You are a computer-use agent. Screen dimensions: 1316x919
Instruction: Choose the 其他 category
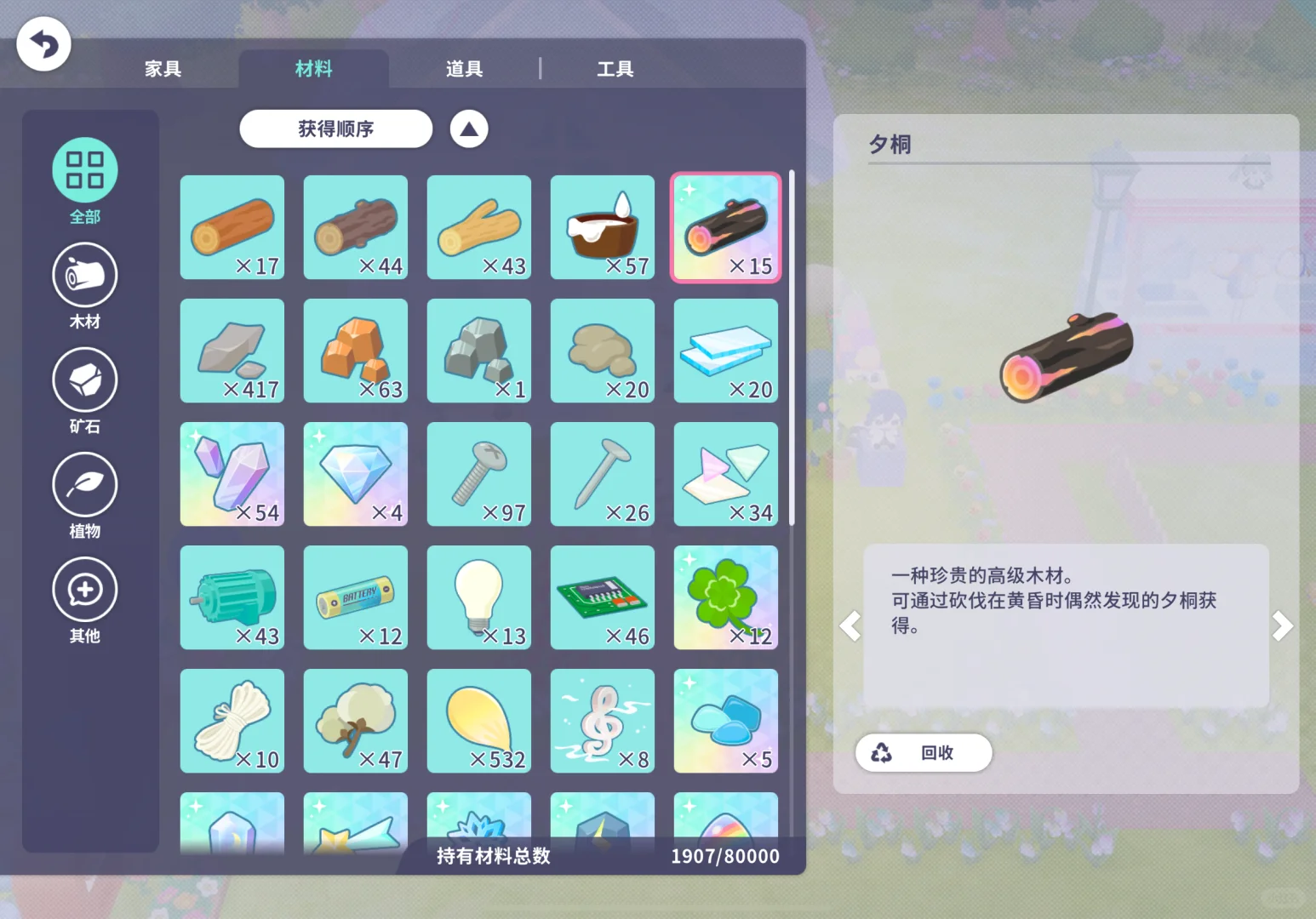tap(85, 600)
